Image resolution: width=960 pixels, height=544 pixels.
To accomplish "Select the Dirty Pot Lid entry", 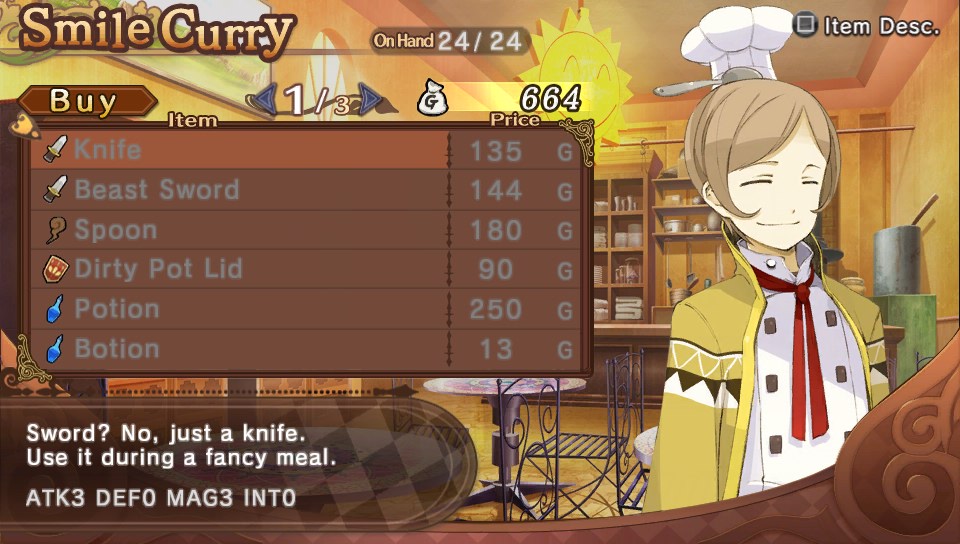I will tap(300, 269).
